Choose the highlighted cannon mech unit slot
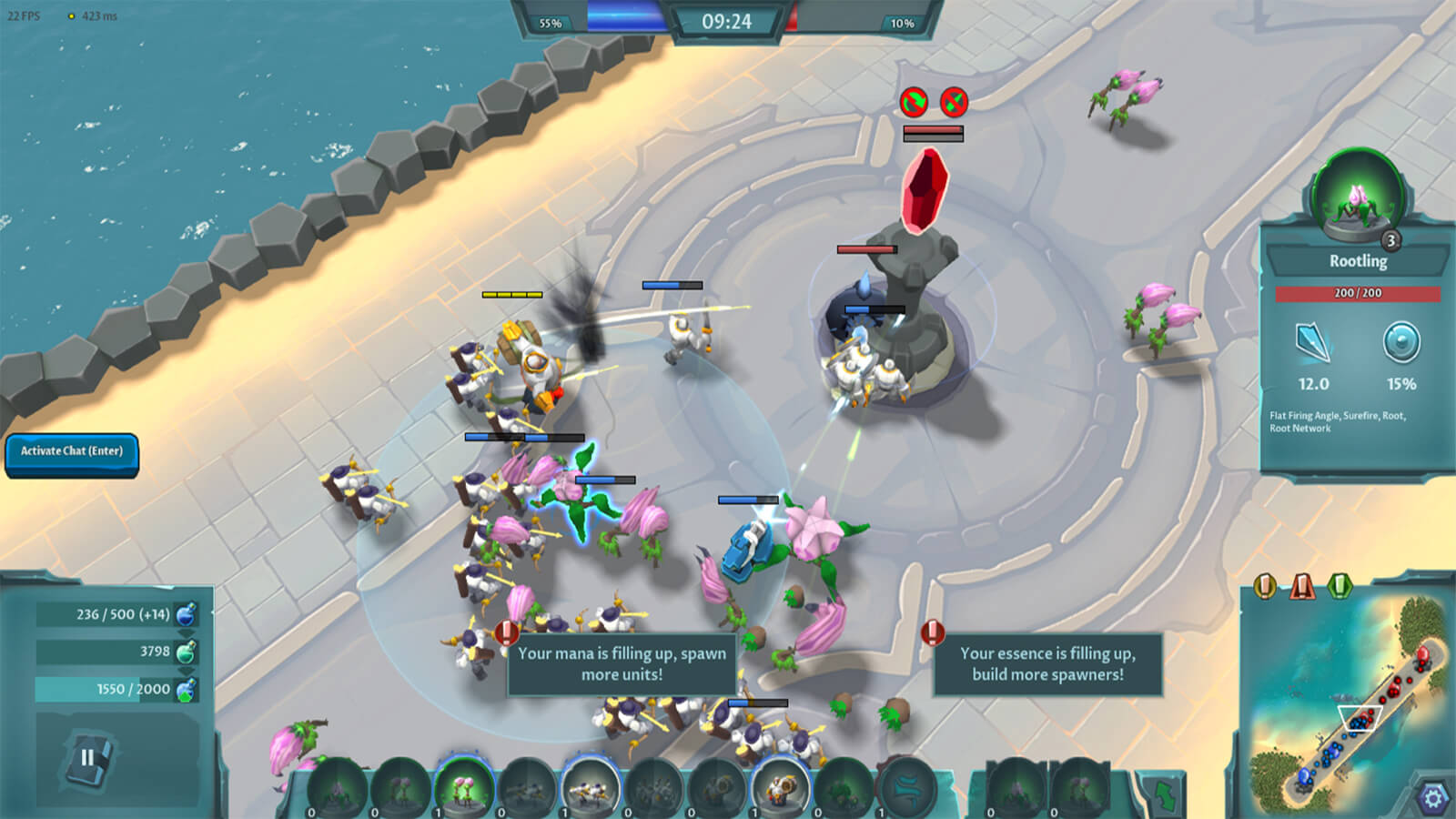Image resolution: width=1456 pixels, height=819 pixels. pos(780,788)
